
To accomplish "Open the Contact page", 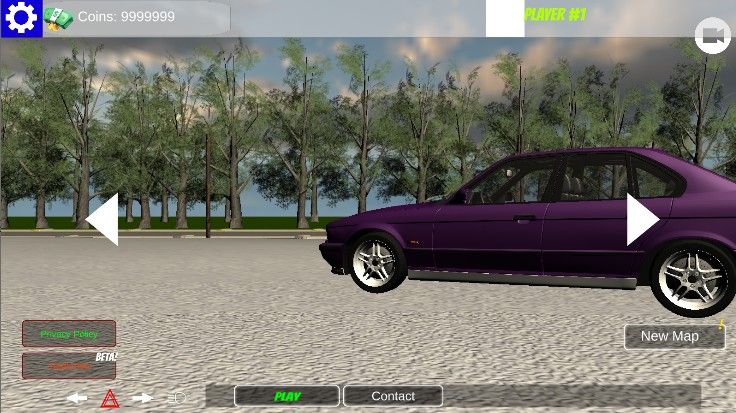I will (x=393, y=396).
